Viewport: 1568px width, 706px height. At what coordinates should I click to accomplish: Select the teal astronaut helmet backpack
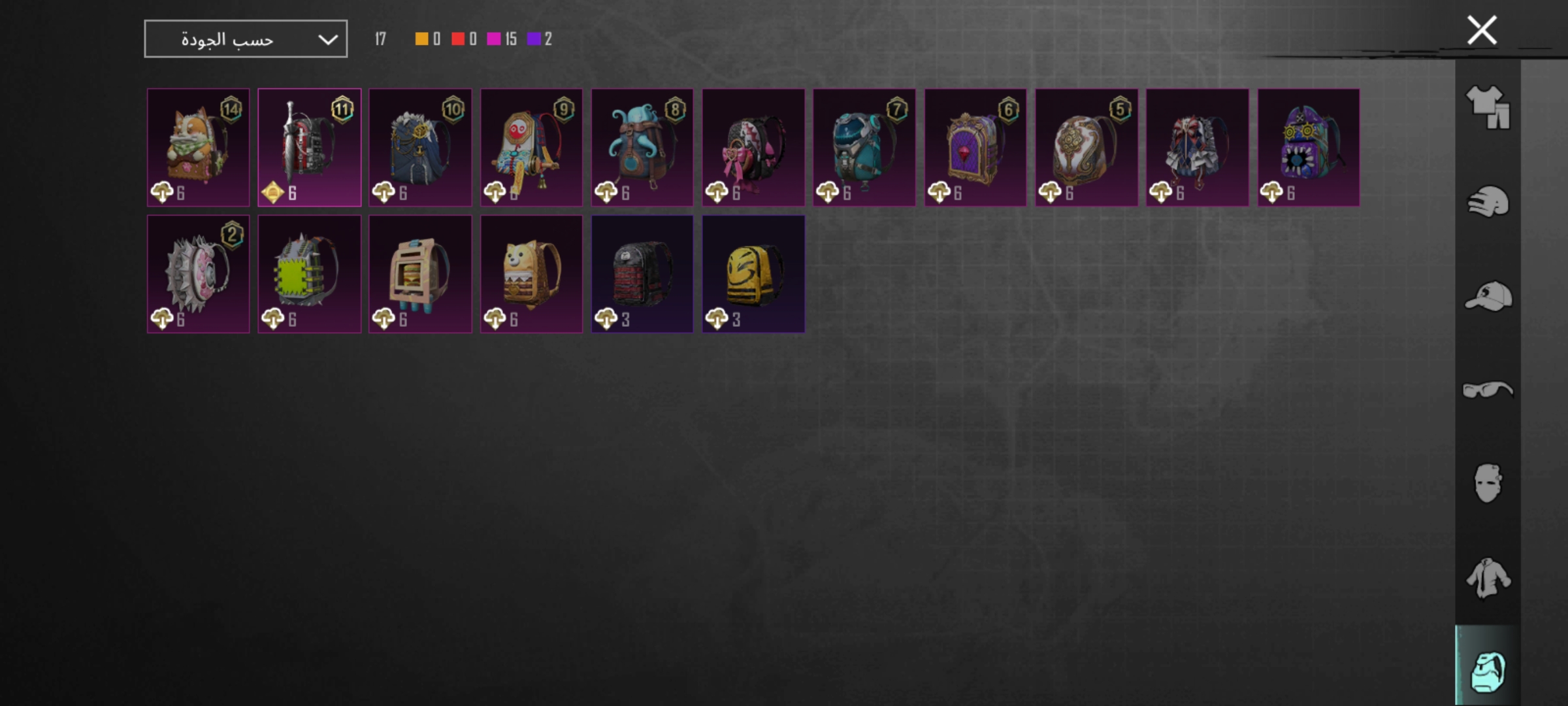864,147
